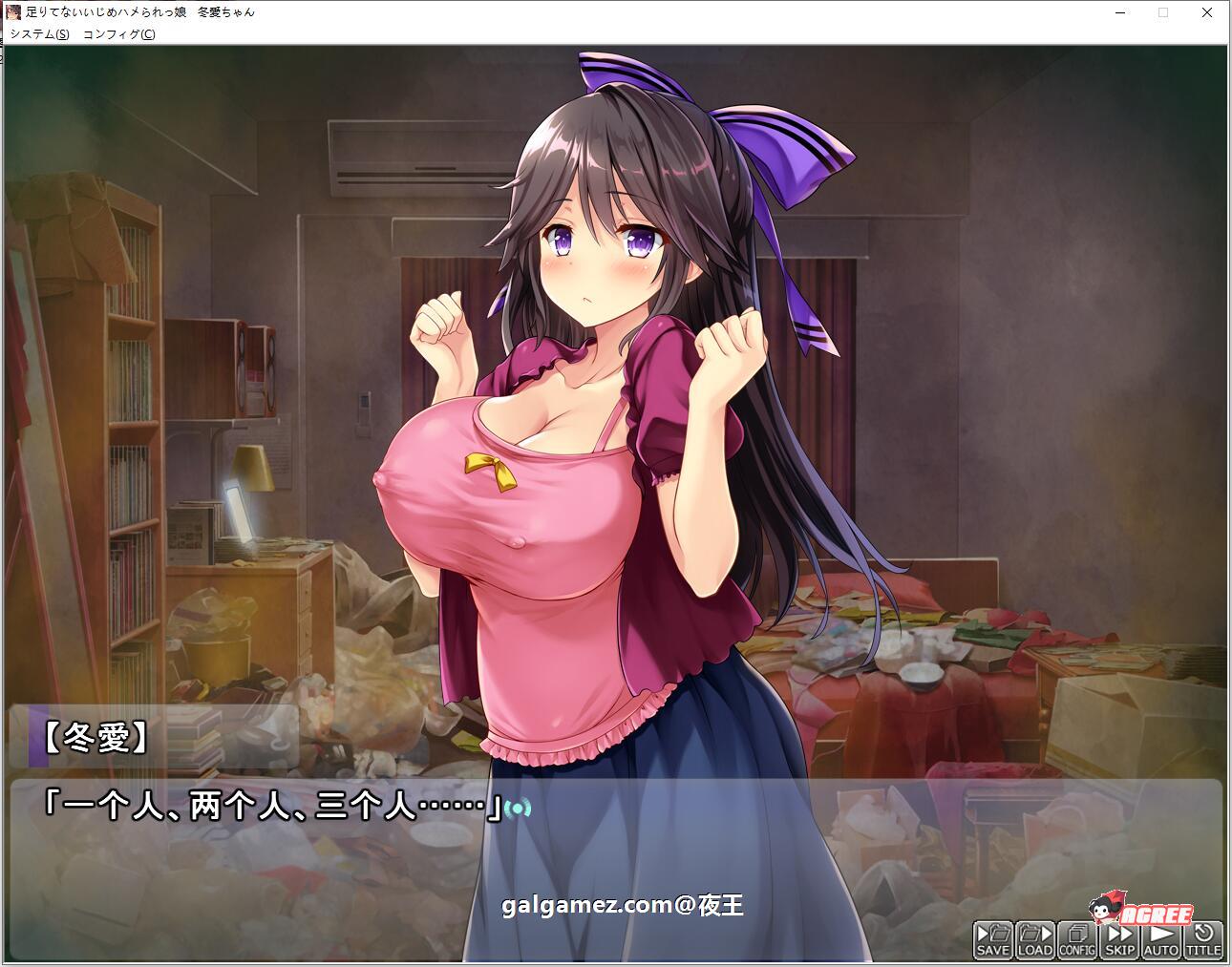The height and width of the screenshot is (967, 1232).
Task: Select the dialogue line 「一个人、两个人、三个人……」
Action: click(x=277, y=805)
